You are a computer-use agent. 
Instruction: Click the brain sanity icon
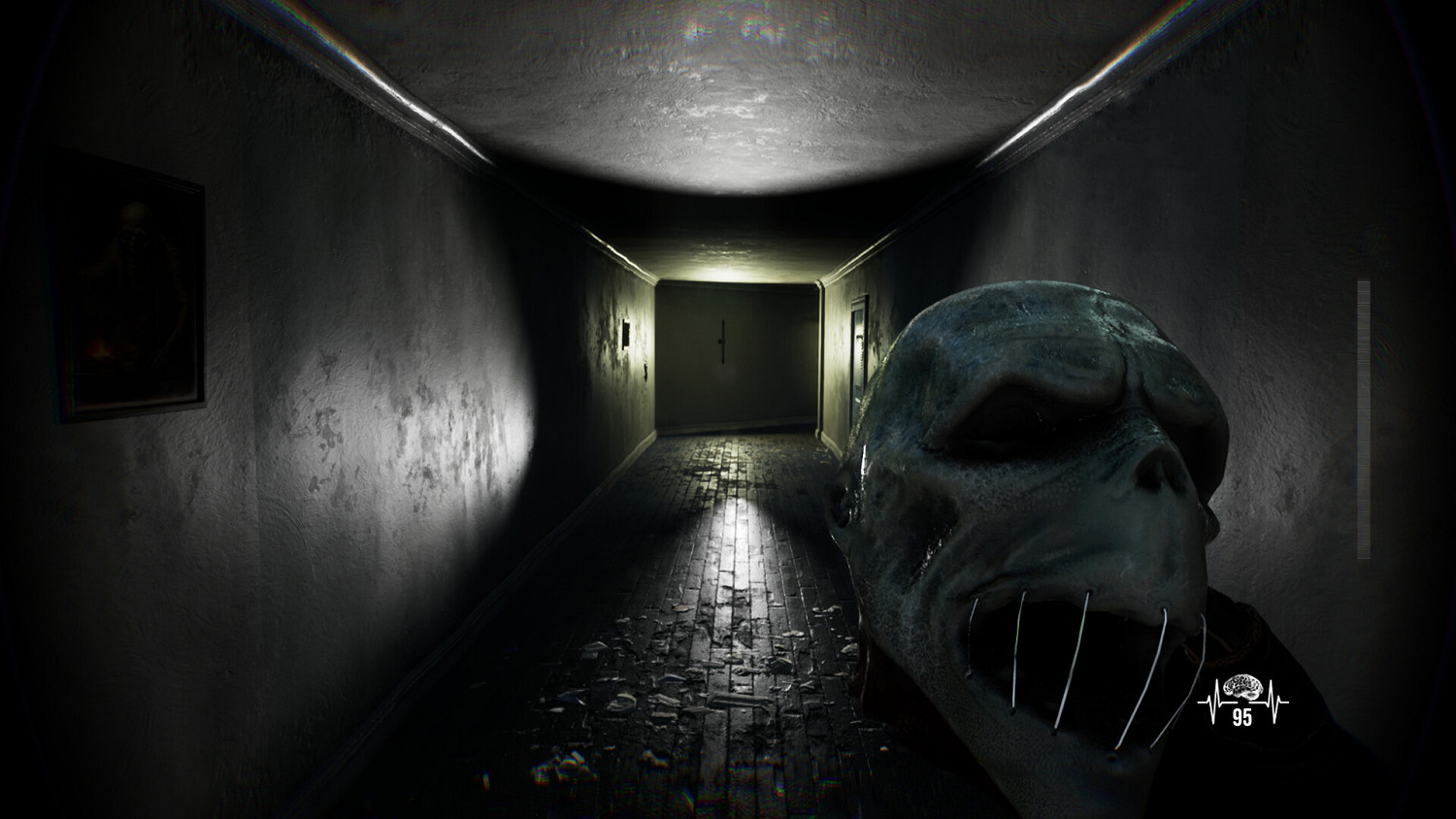tap(1245, 685)
